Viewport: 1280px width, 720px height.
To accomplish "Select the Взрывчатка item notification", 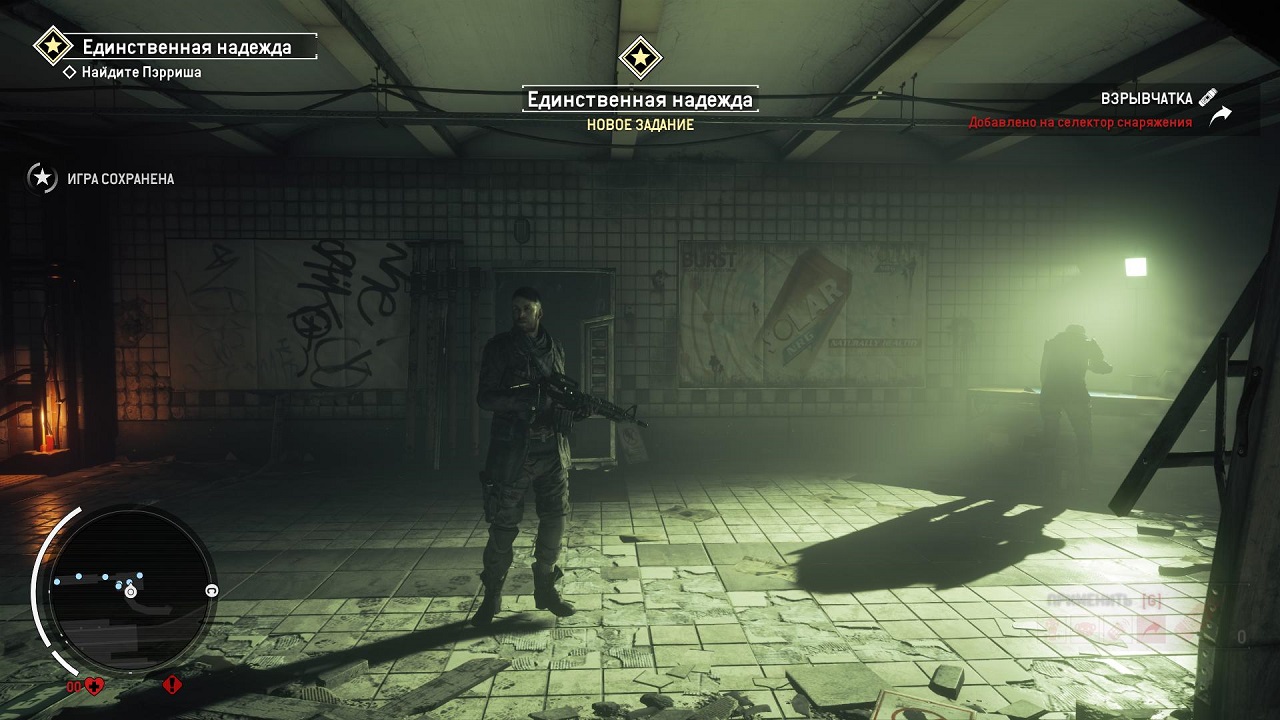I will [1146, 99].
